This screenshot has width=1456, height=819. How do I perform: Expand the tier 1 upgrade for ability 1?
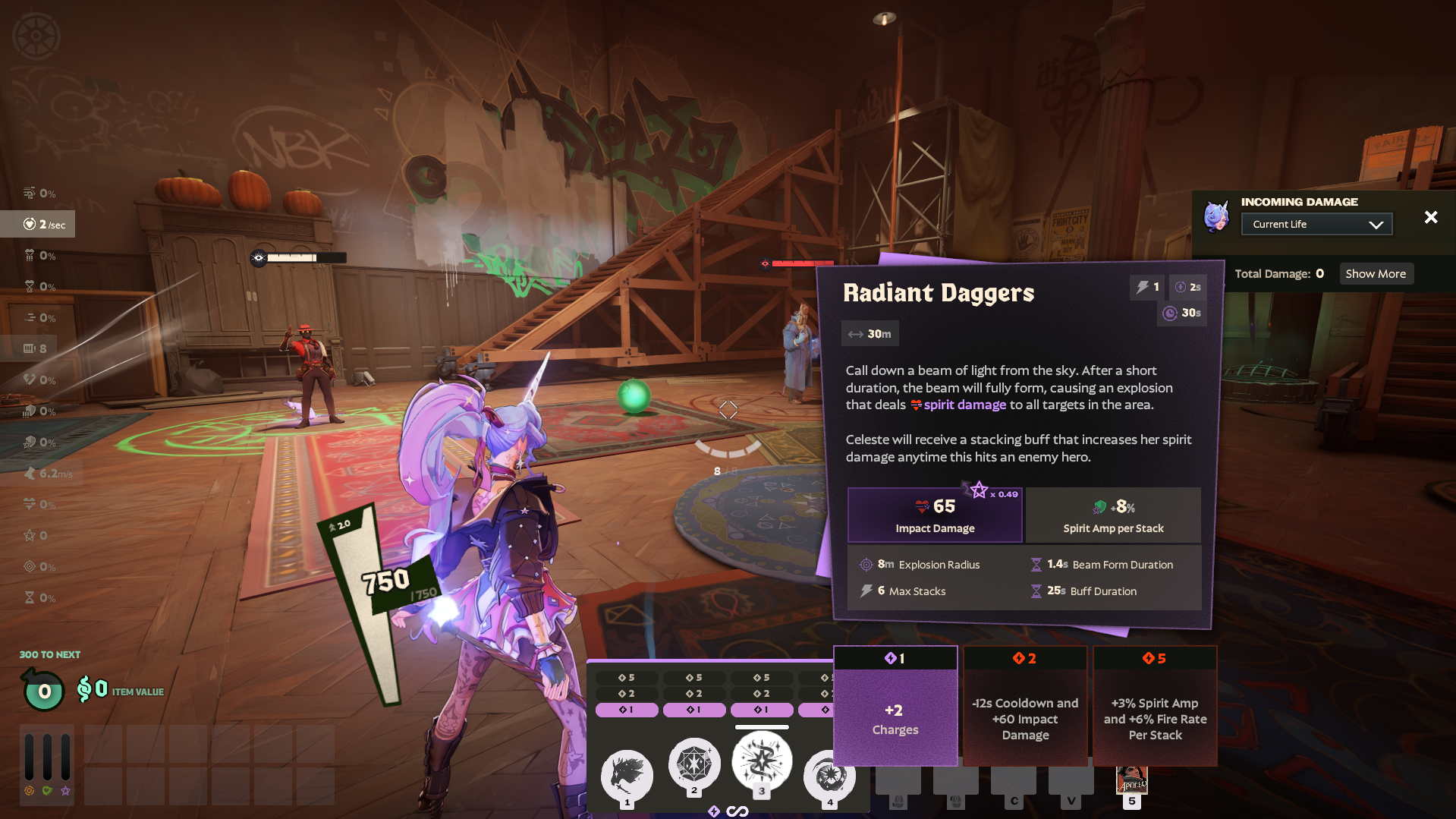627,710
